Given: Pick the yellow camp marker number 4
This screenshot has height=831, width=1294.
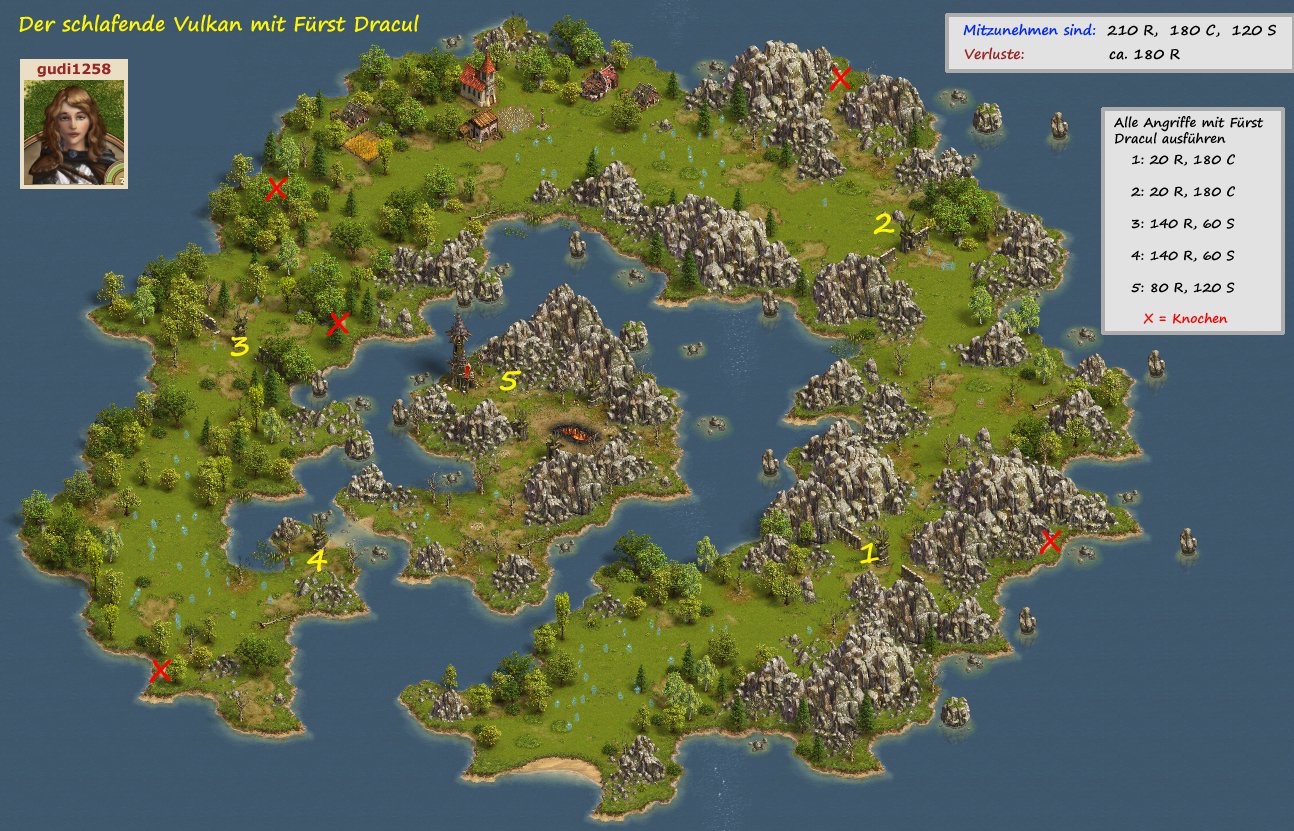Looking at the screenshot, I should tap(316, 561).
